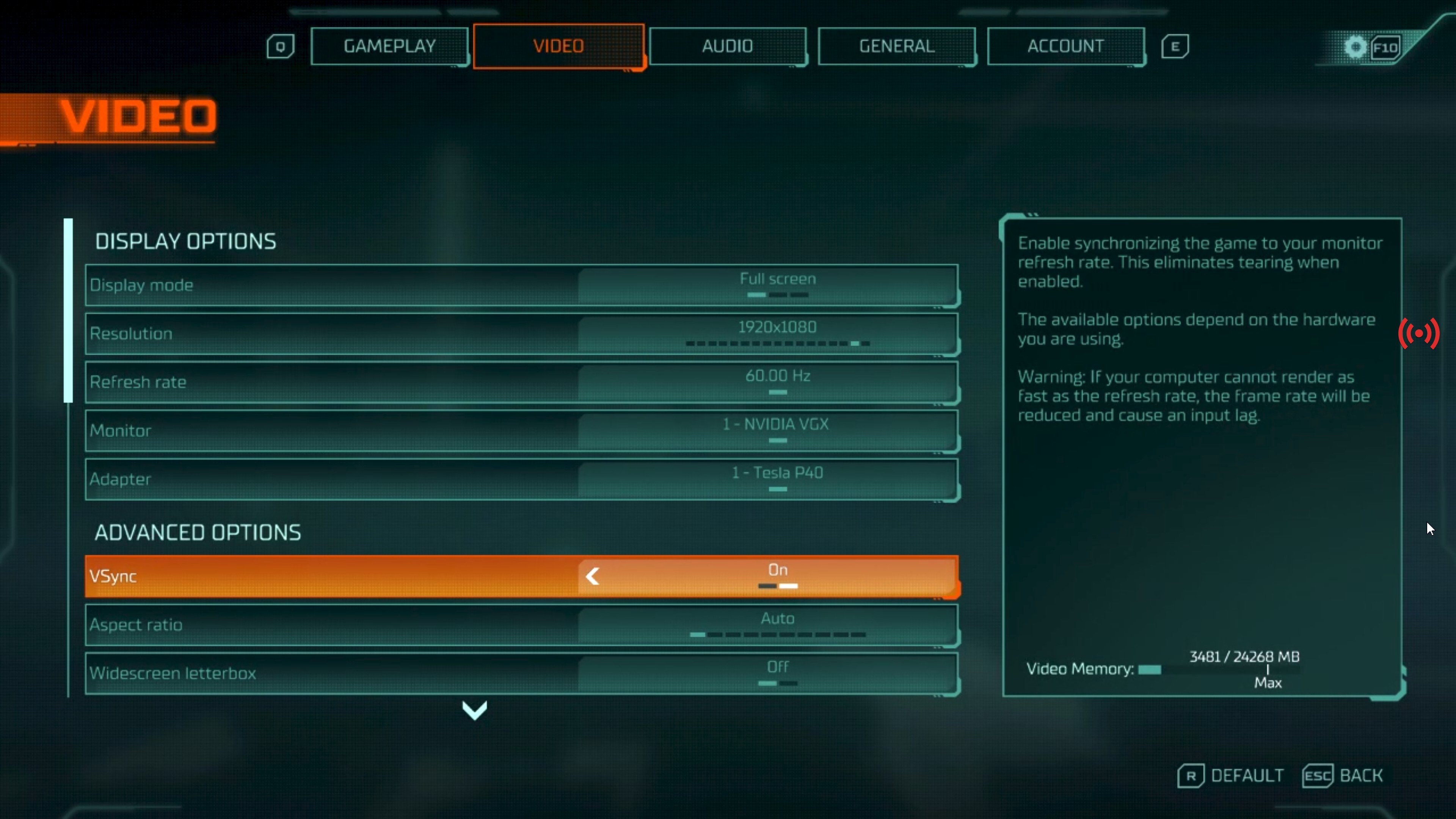Pick the Monitor setting row
Screen dimensions: 1456x819
click(521, 431)
